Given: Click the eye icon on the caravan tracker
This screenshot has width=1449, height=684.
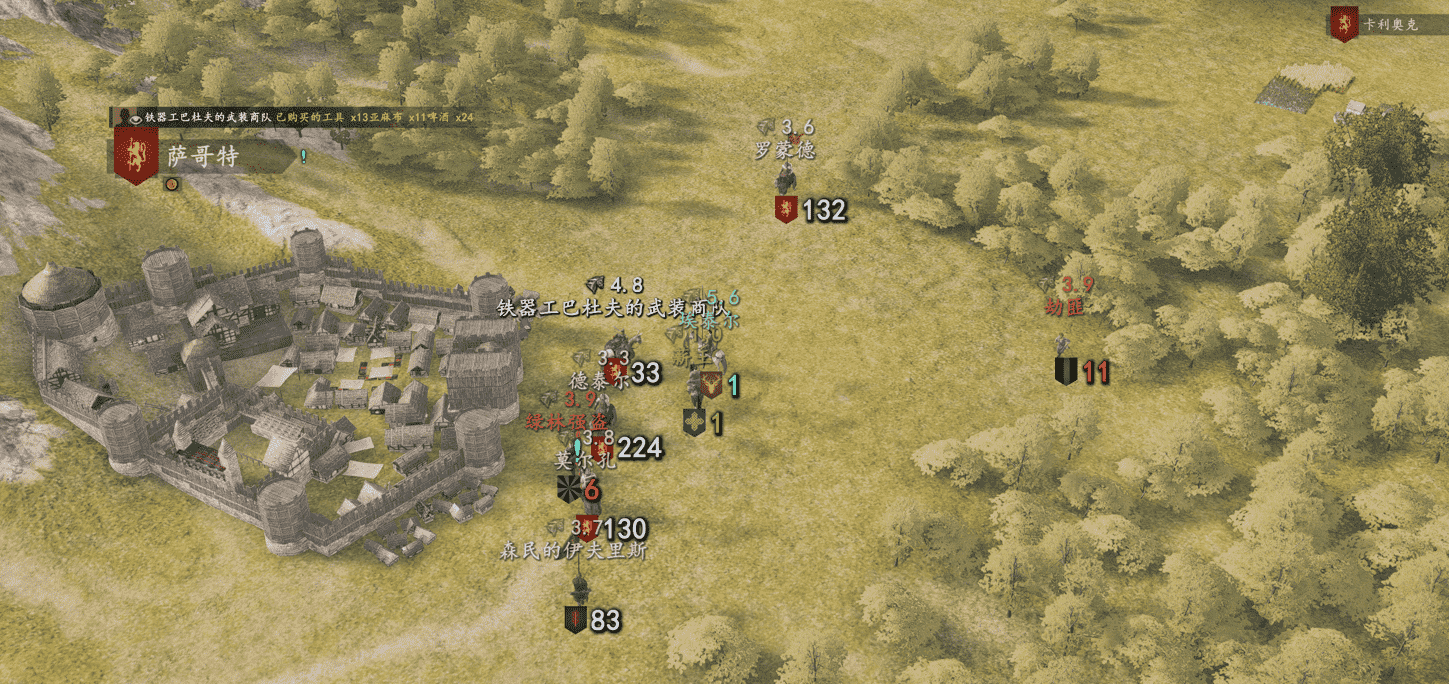Looking at the screenshot, I should pos(134,118).
